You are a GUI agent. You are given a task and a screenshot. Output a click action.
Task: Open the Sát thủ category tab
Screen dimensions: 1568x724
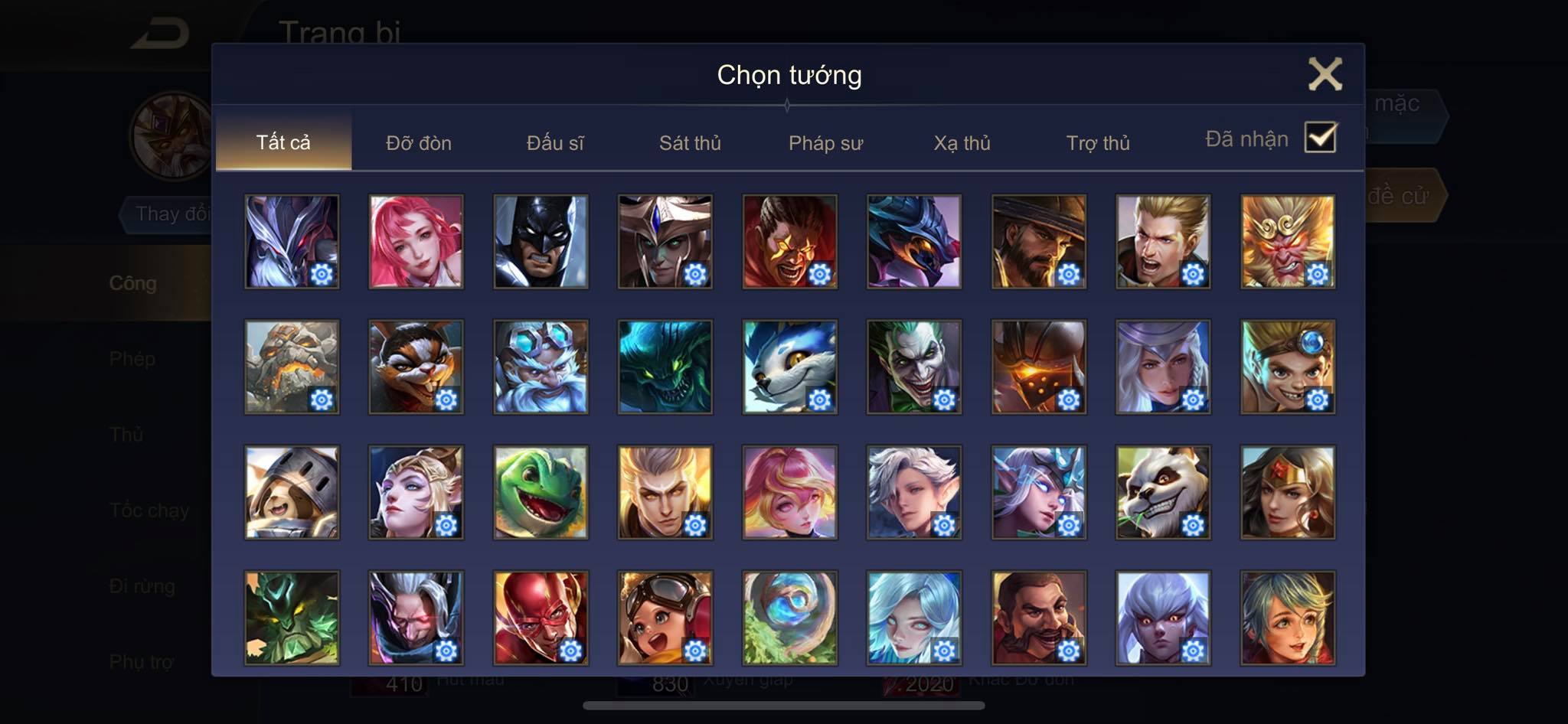(690, 143)
